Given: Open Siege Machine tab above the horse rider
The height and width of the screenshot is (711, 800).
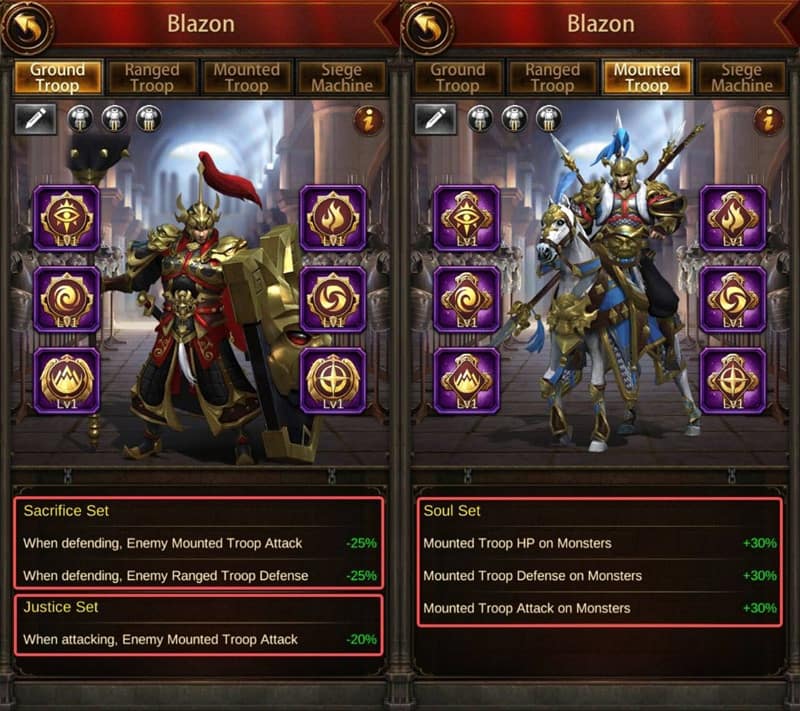Looking at the screenshot, I should click(741, 77).
